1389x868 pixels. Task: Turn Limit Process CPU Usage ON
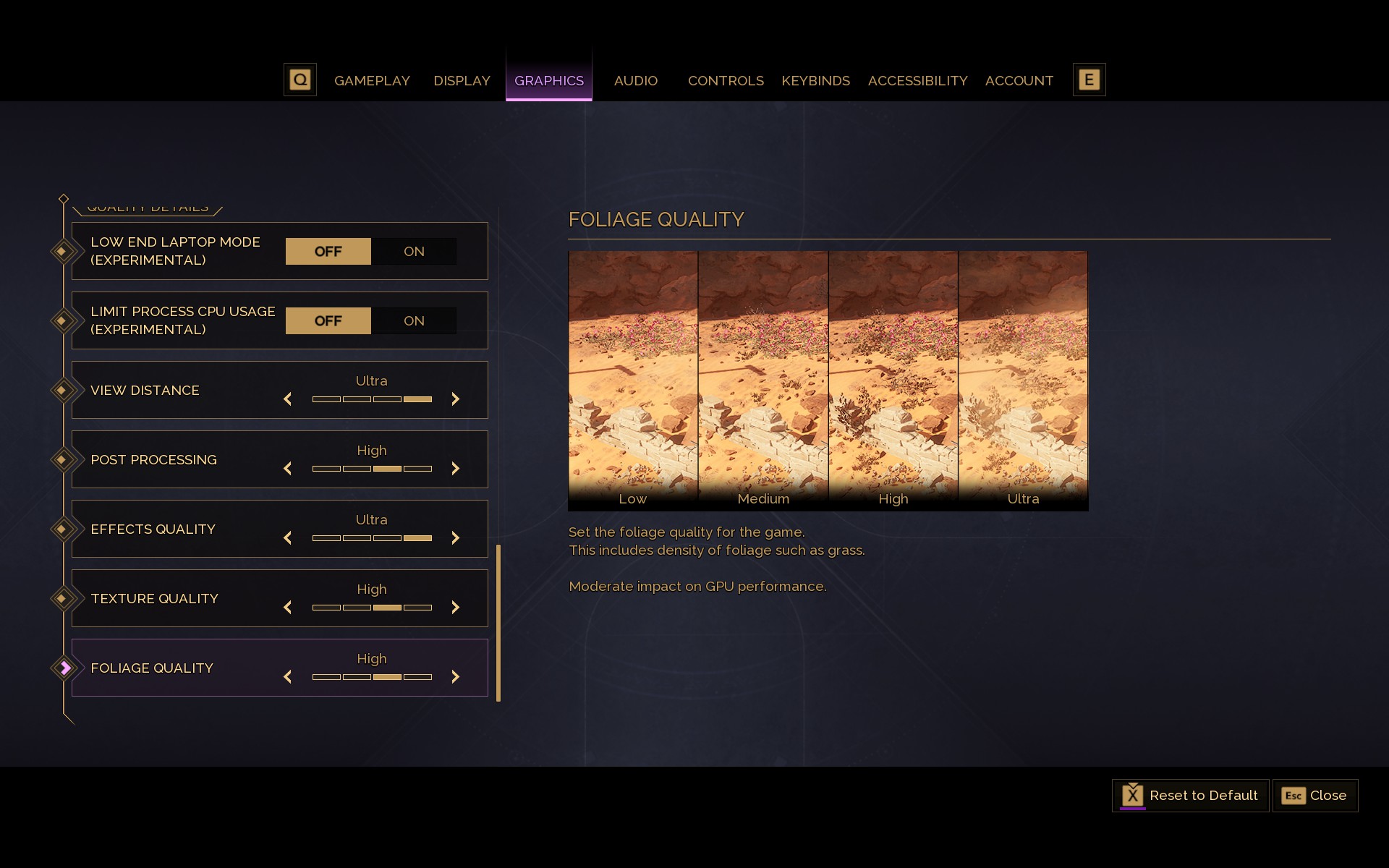click(414, 320)
